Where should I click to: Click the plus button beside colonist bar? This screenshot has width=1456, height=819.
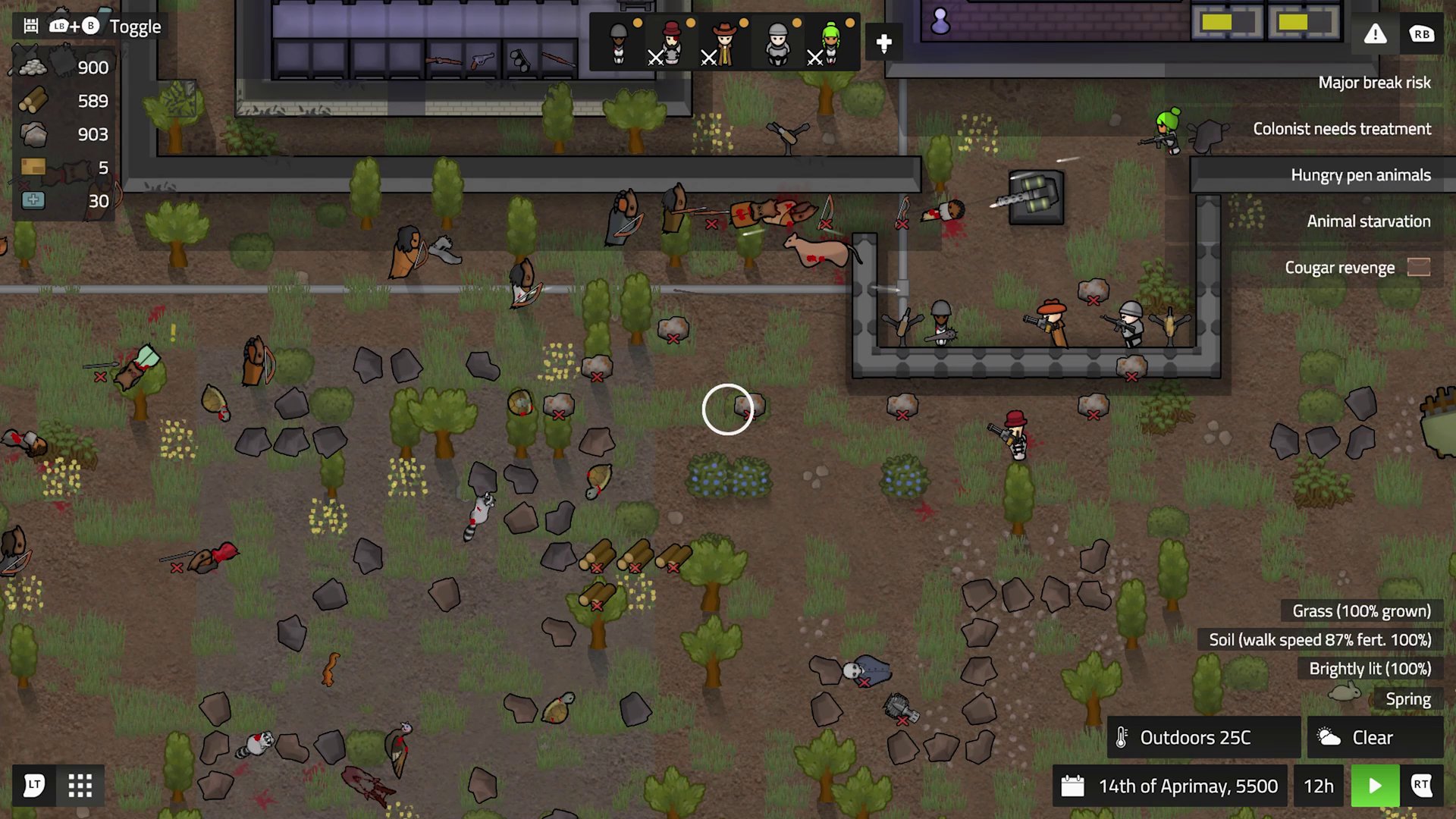tap(883, 43)
